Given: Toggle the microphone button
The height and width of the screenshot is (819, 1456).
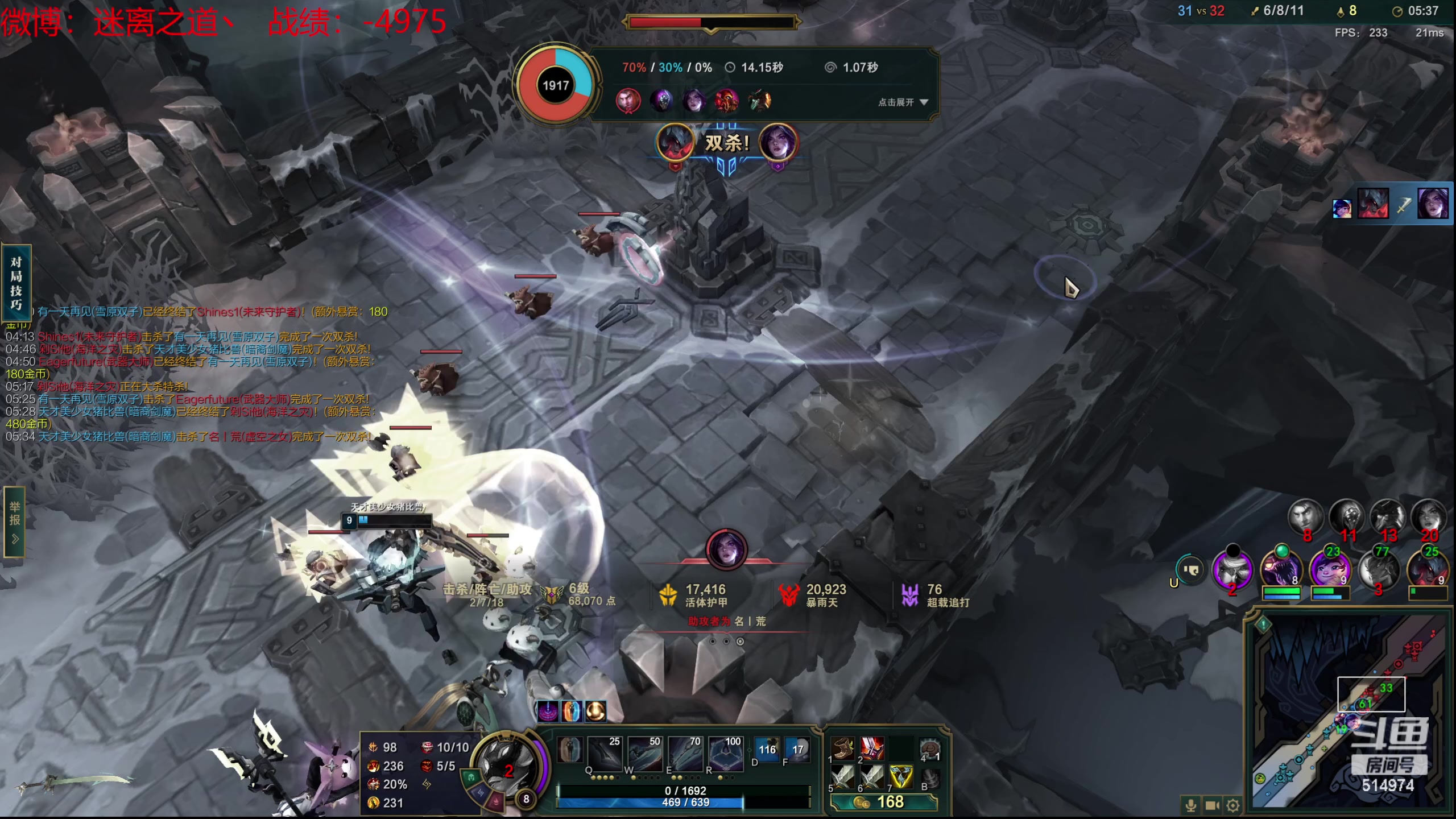Looking at the screenshot, I should pos(1190,805).
